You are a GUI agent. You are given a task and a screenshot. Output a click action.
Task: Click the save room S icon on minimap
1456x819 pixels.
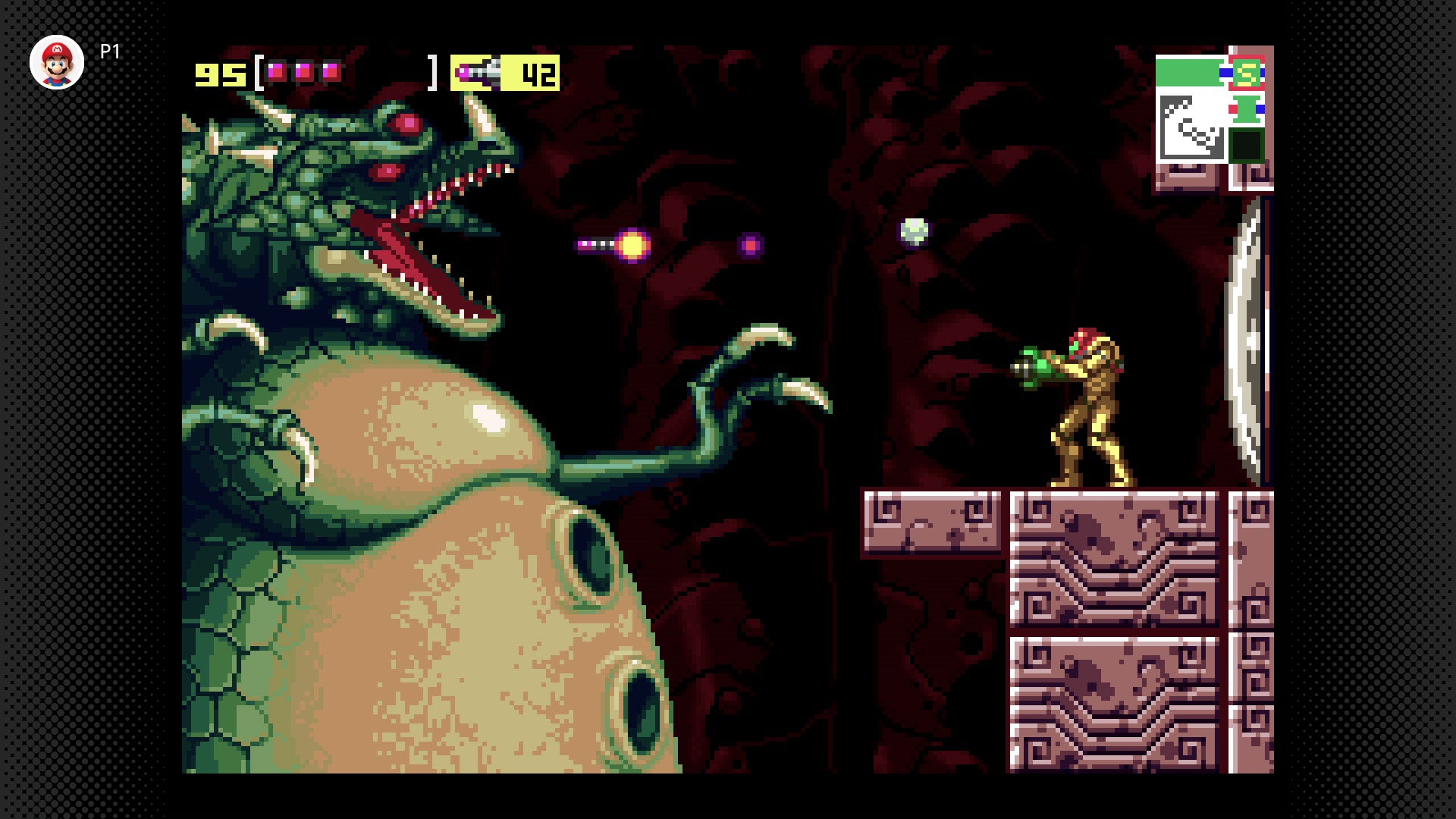(1247, 73)
